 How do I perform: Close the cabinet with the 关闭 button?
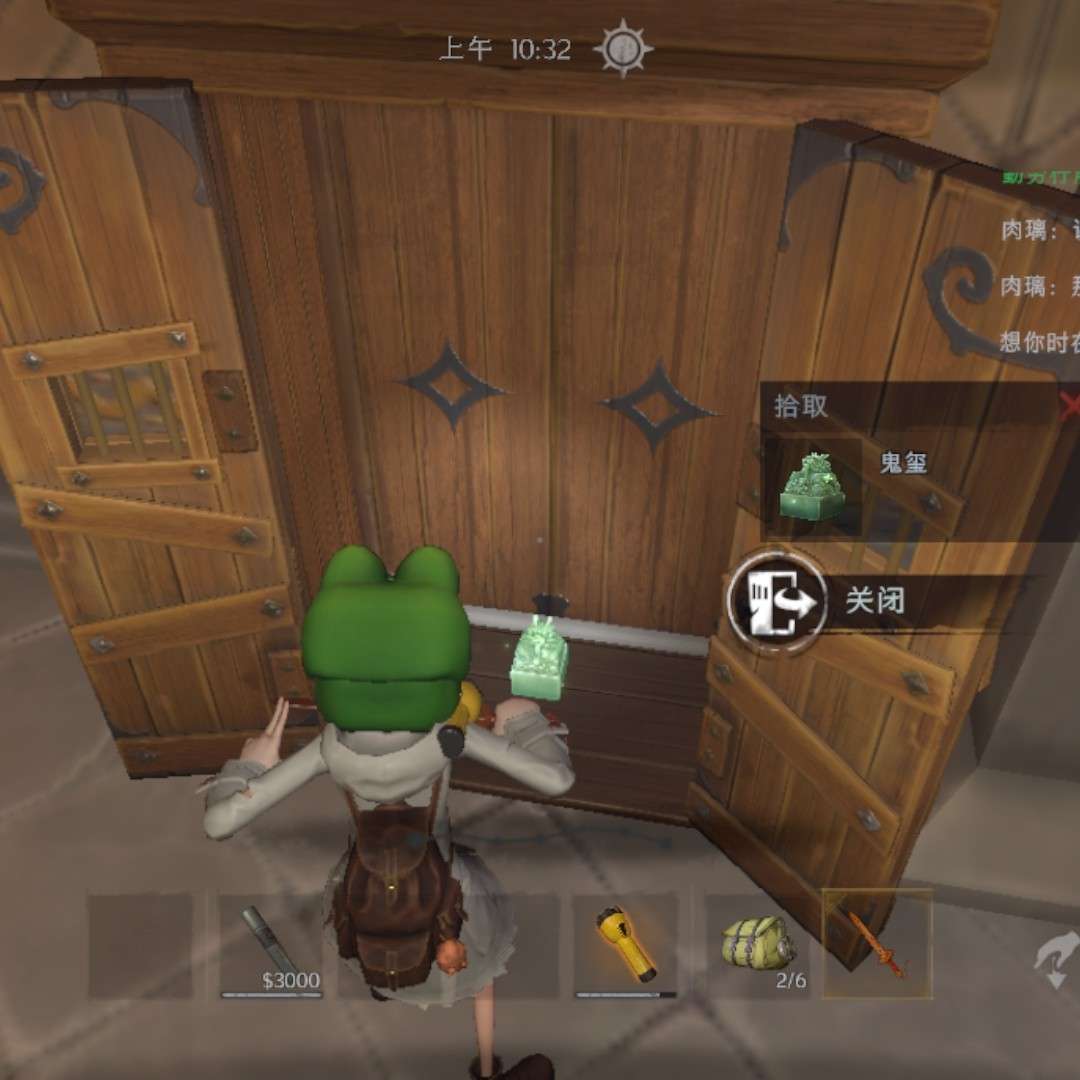[778, 600]
